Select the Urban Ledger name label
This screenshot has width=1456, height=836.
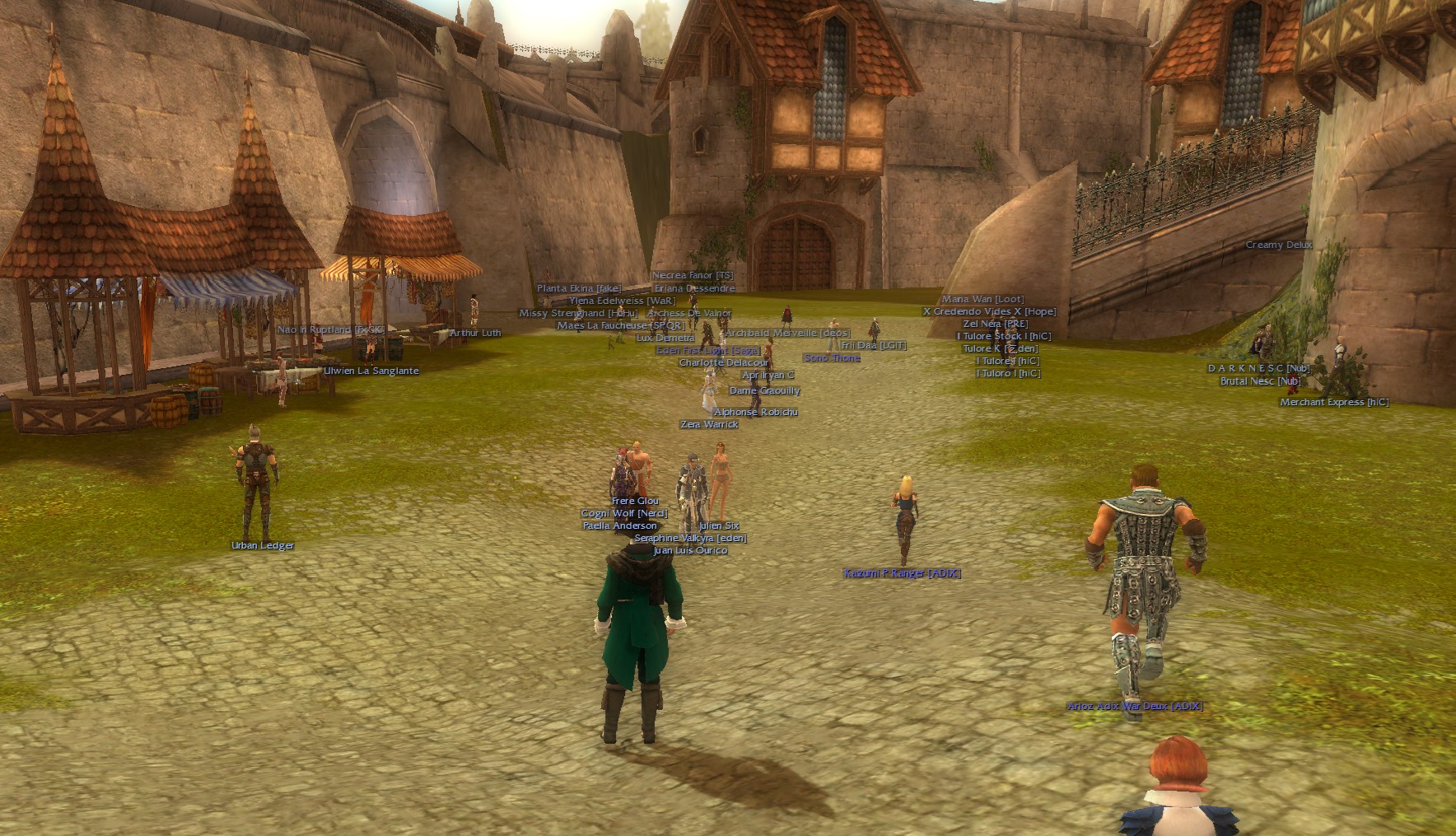click(x=263, y=545)
